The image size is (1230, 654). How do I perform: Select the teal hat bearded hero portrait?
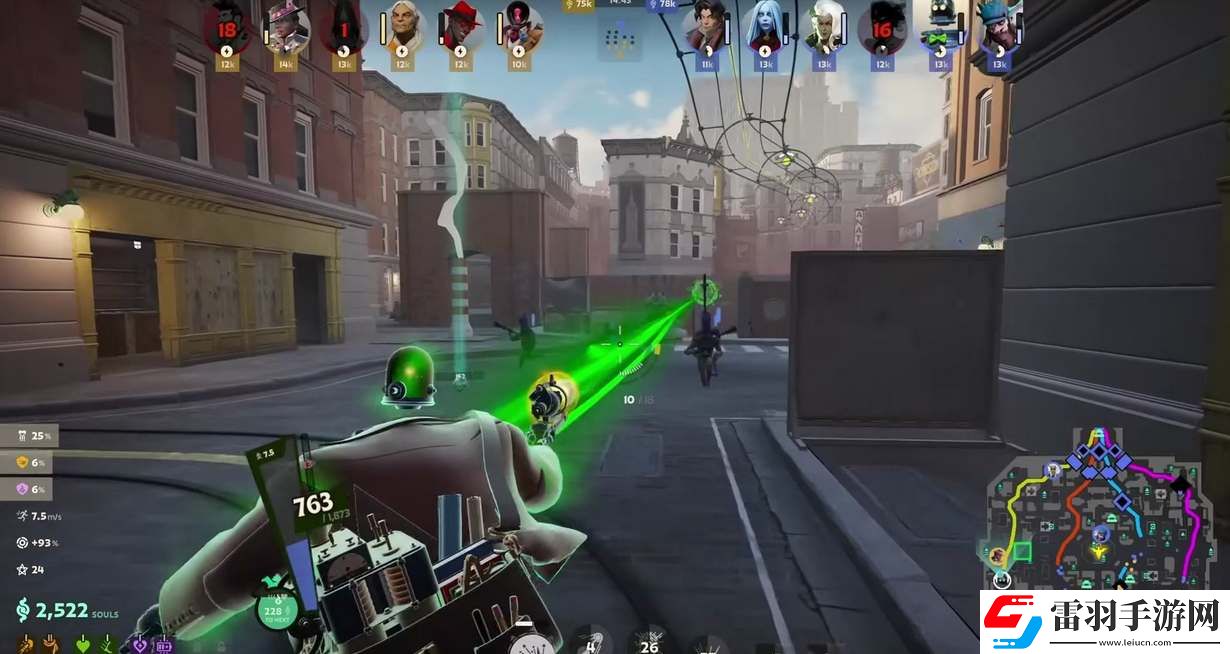[997, 28]
